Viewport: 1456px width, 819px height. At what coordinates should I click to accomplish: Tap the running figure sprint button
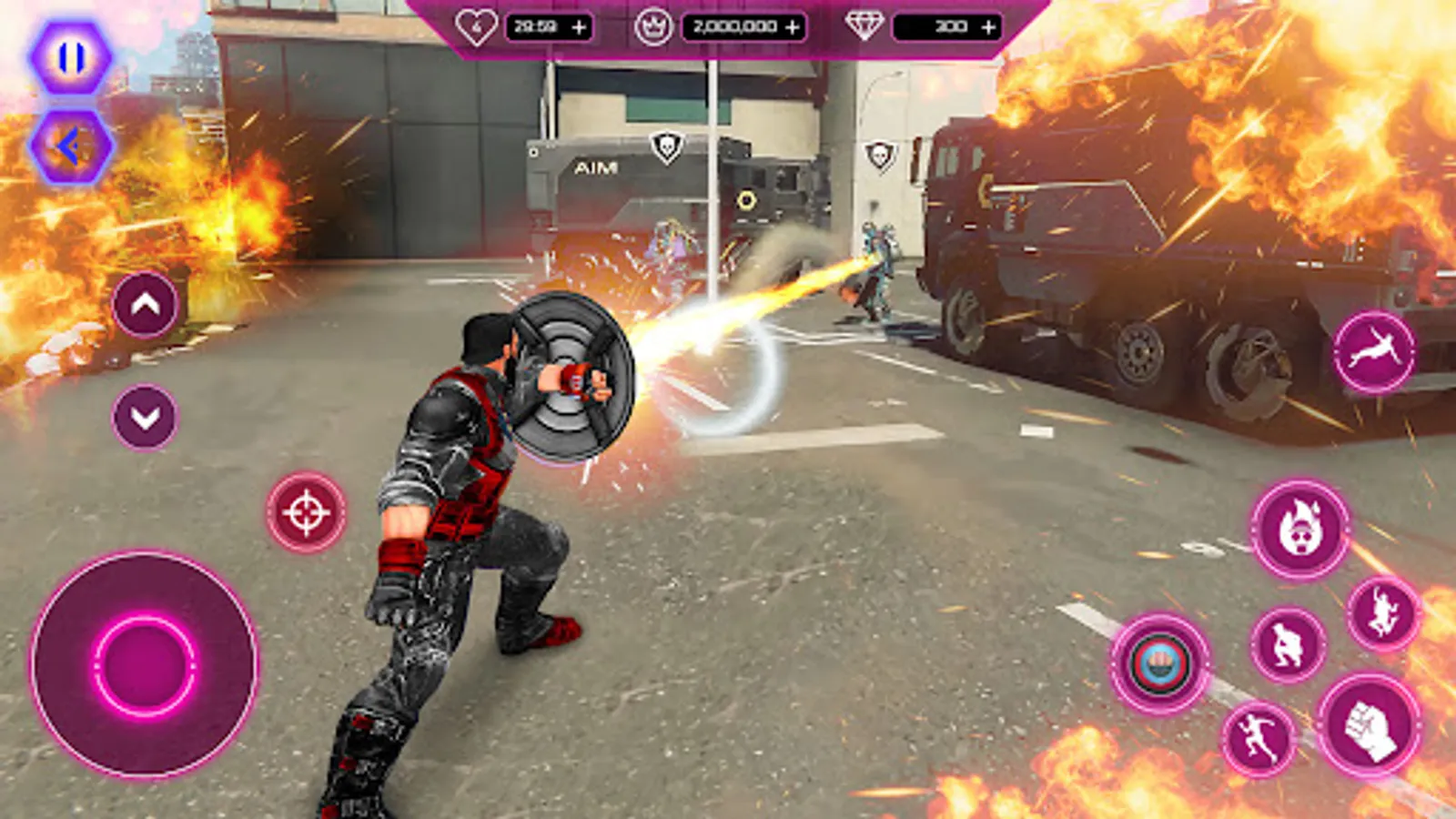(x=1259, y=738)
